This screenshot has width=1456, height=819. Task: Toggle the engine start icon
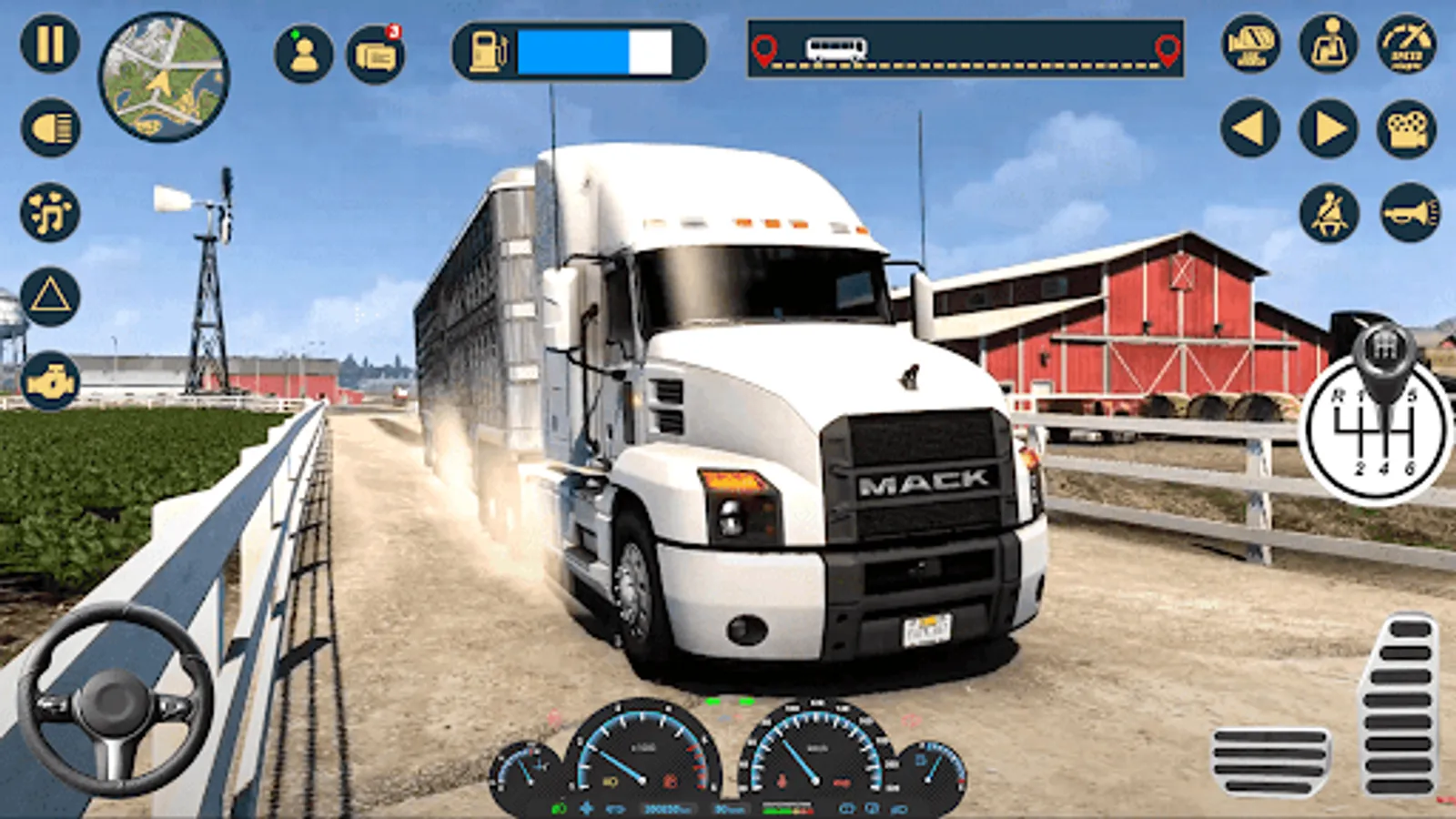click(x=50, y=381)
